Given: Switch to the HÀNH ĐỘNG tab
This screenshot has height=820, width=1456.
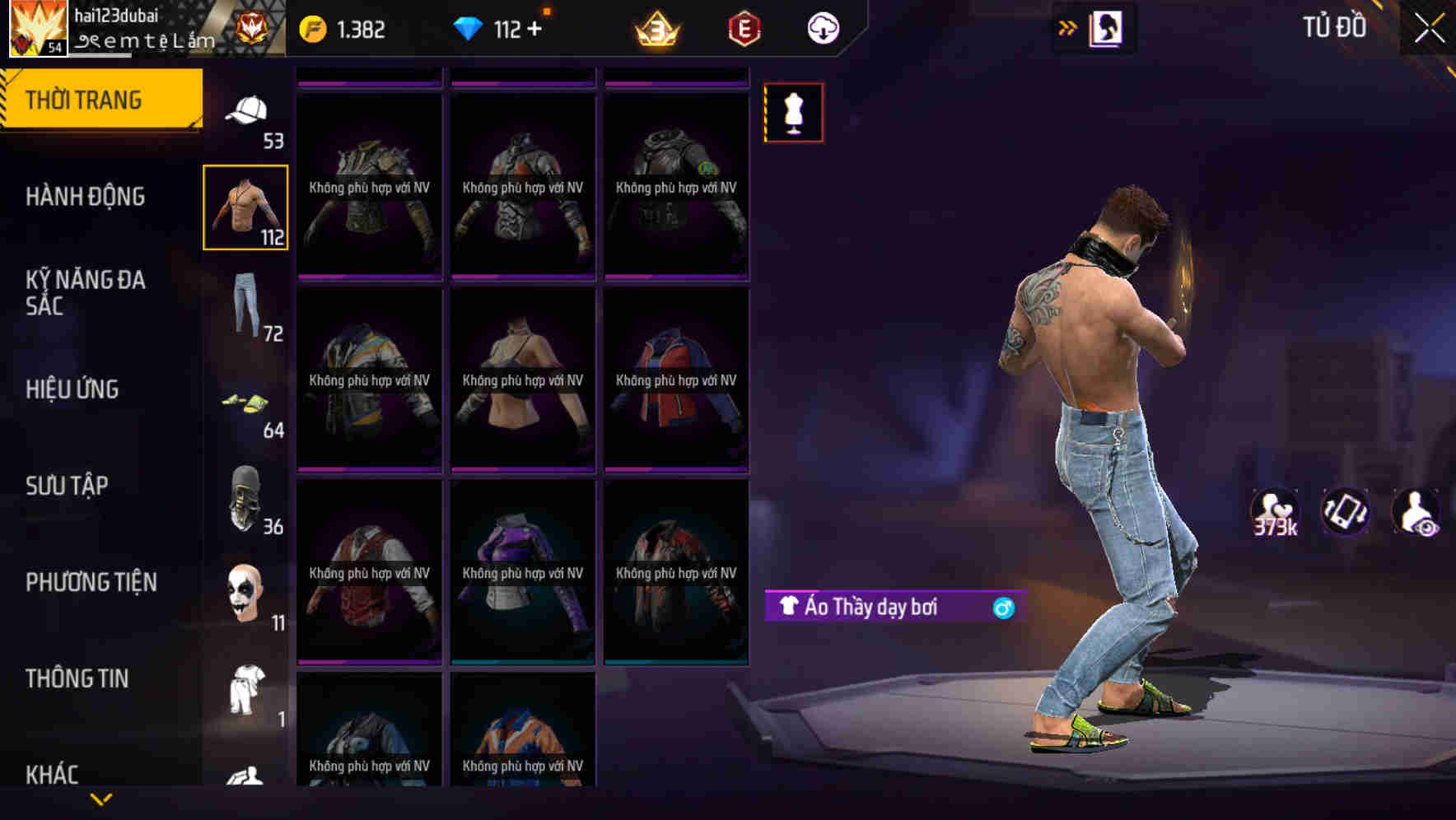Looking at the screenshot, I should click(x=85, y=197).
